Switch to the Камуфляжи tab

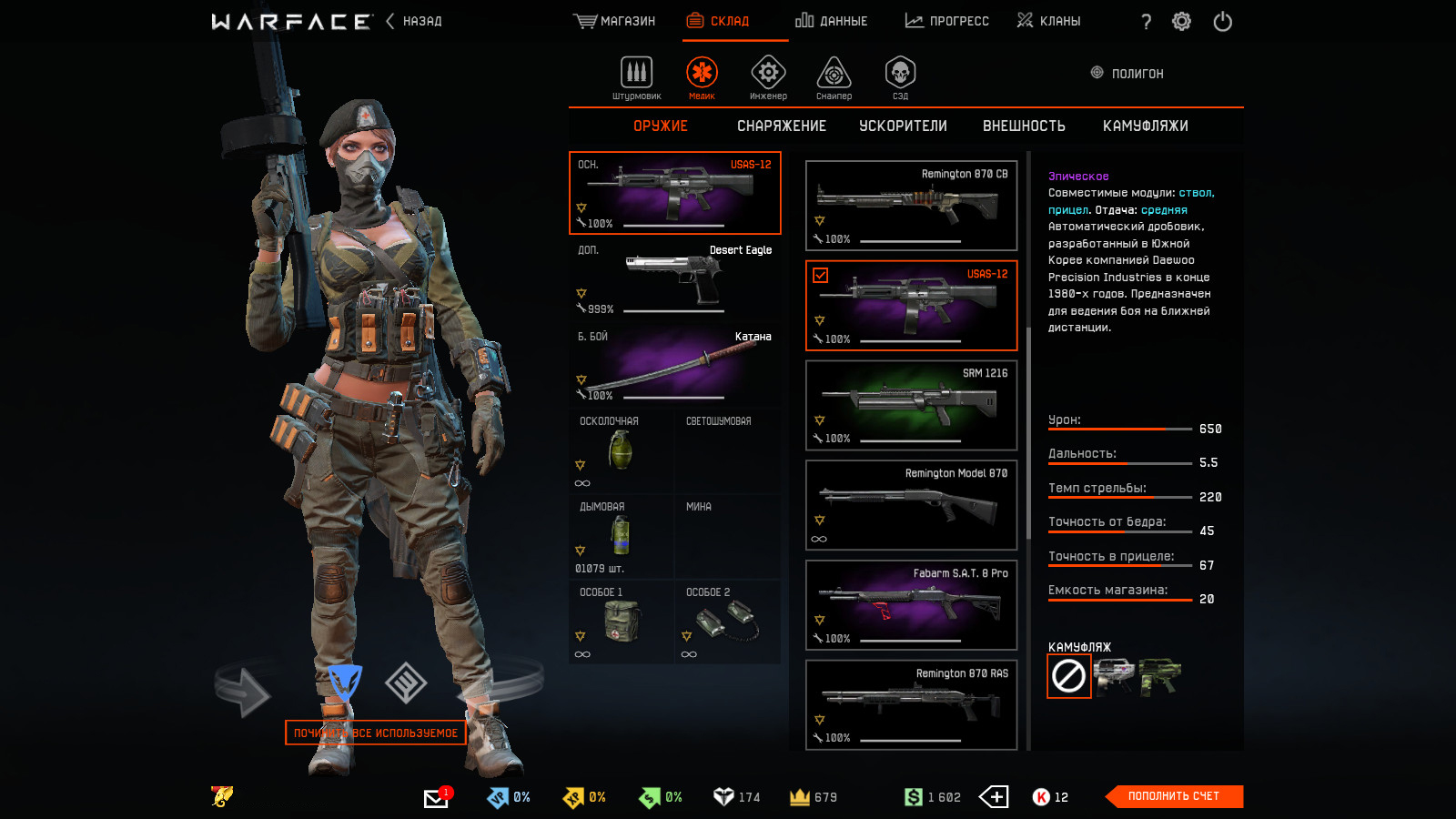tap(1145, 126)
